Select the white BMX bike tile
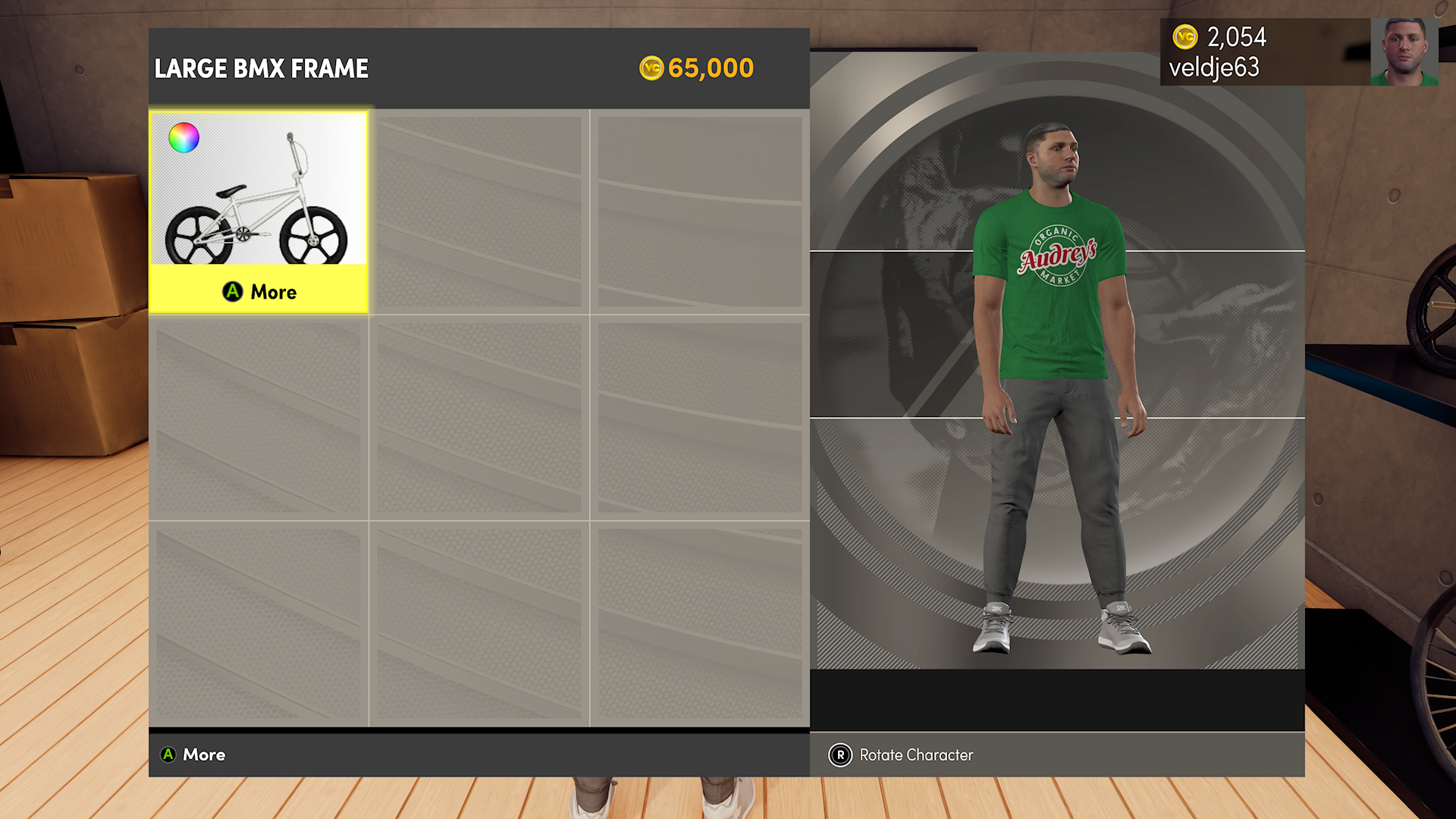The width and height of the screenshot is (1456, 819). click(x=258, y=199)
